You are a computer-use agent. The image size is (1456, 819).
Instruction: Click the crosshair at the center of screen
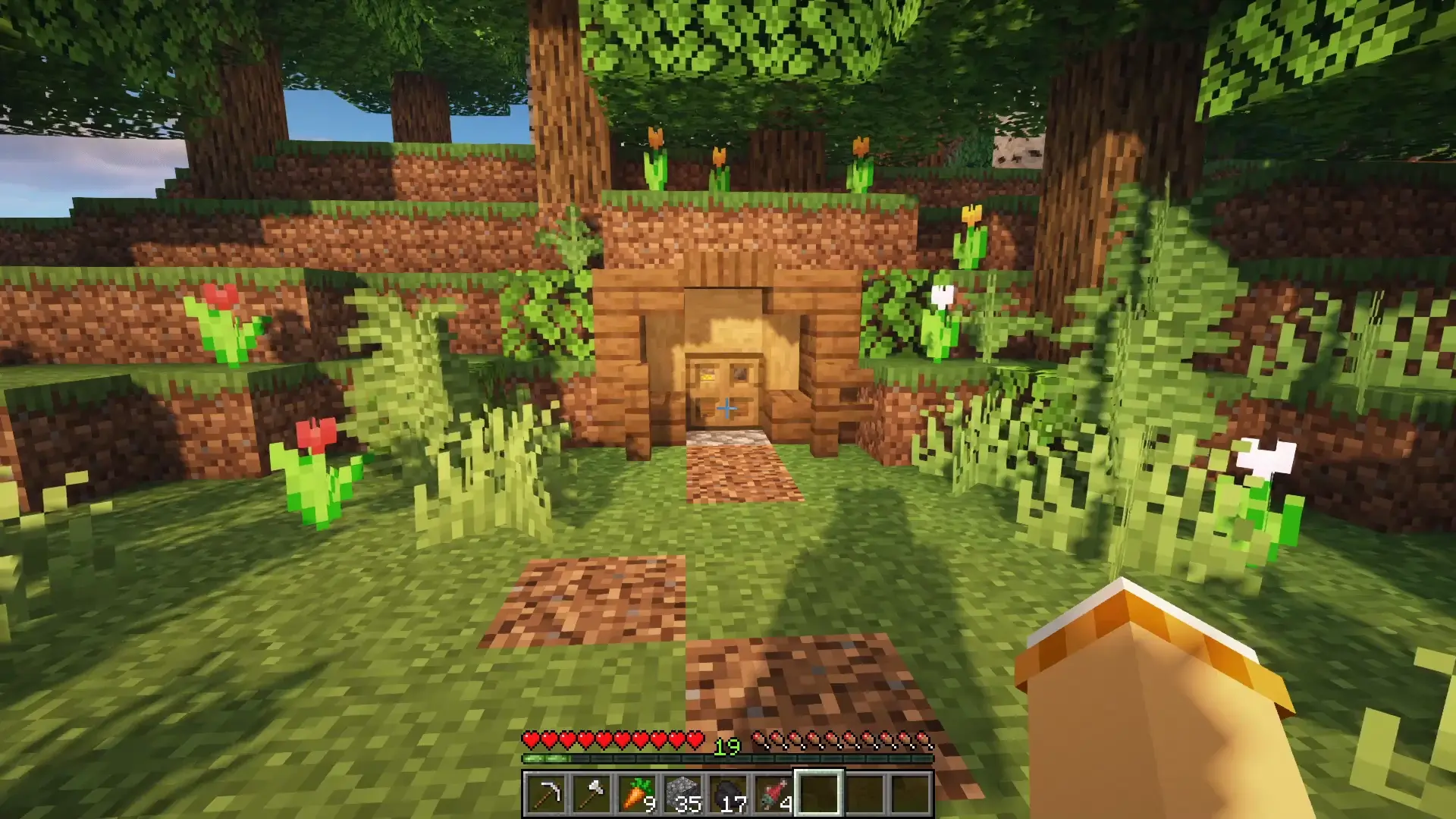(x=728, y=409)
